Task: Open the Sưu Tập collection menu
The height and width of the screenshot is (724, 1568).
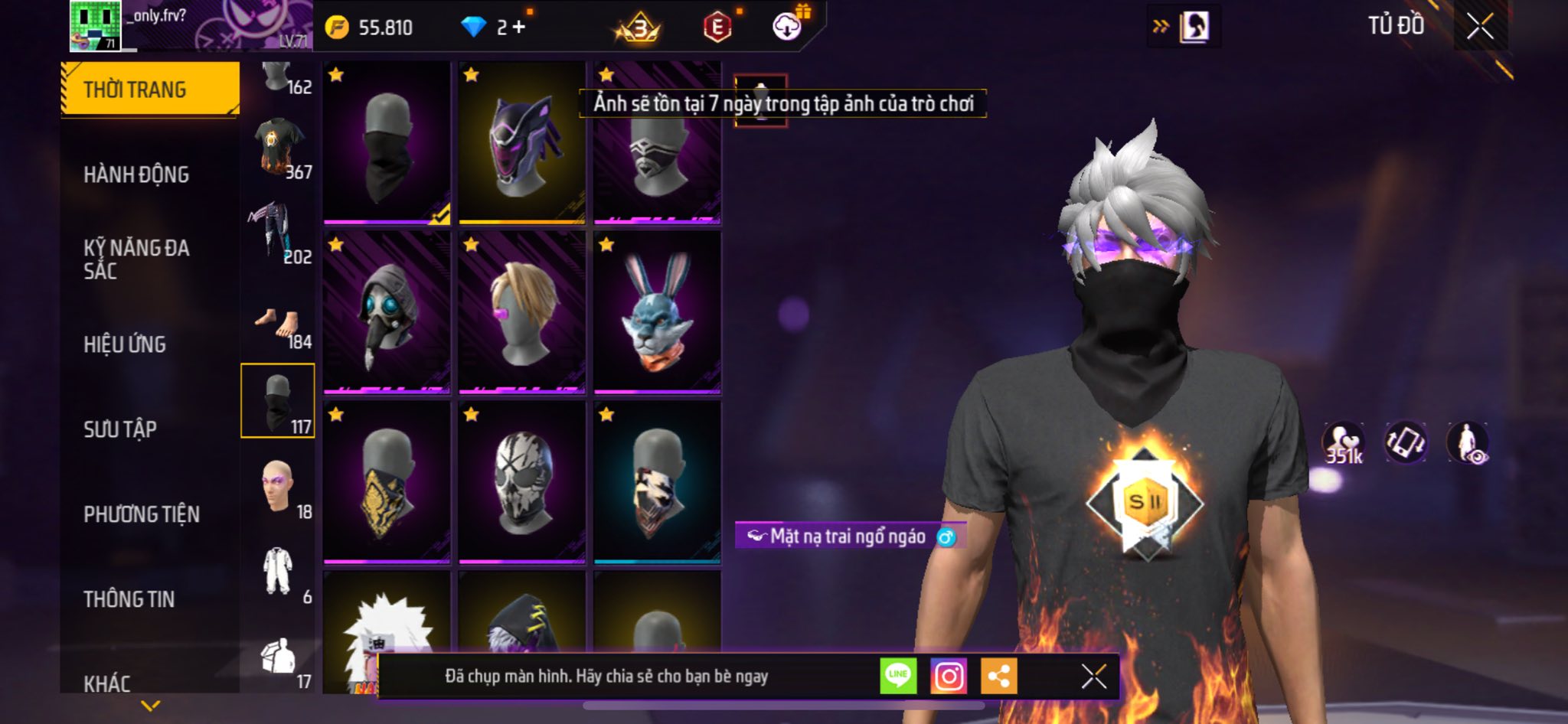Action: pos(120,429)
